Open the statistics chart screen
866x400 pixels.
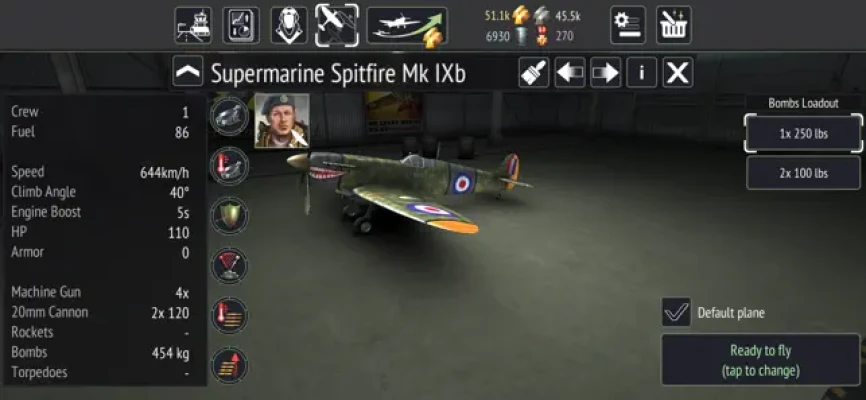point(240,25)
